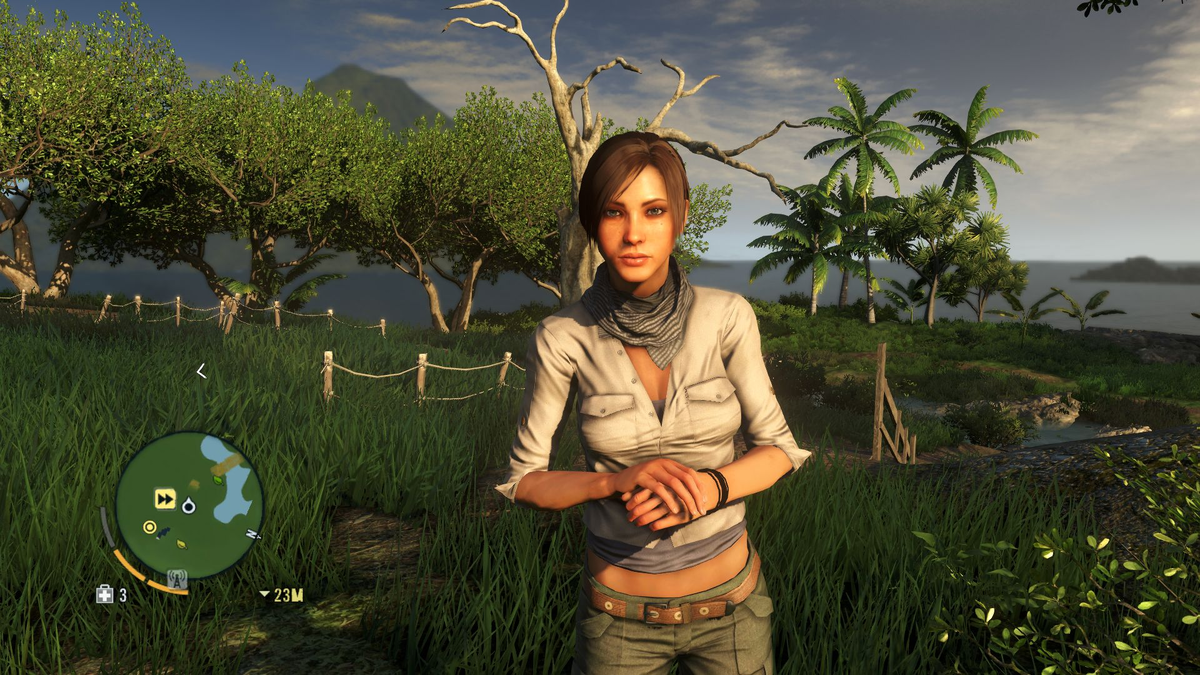Select the fast travel marker on the minimap
Image resolution: width=1200 pixels, height=675 pixels.
point(165,498)
